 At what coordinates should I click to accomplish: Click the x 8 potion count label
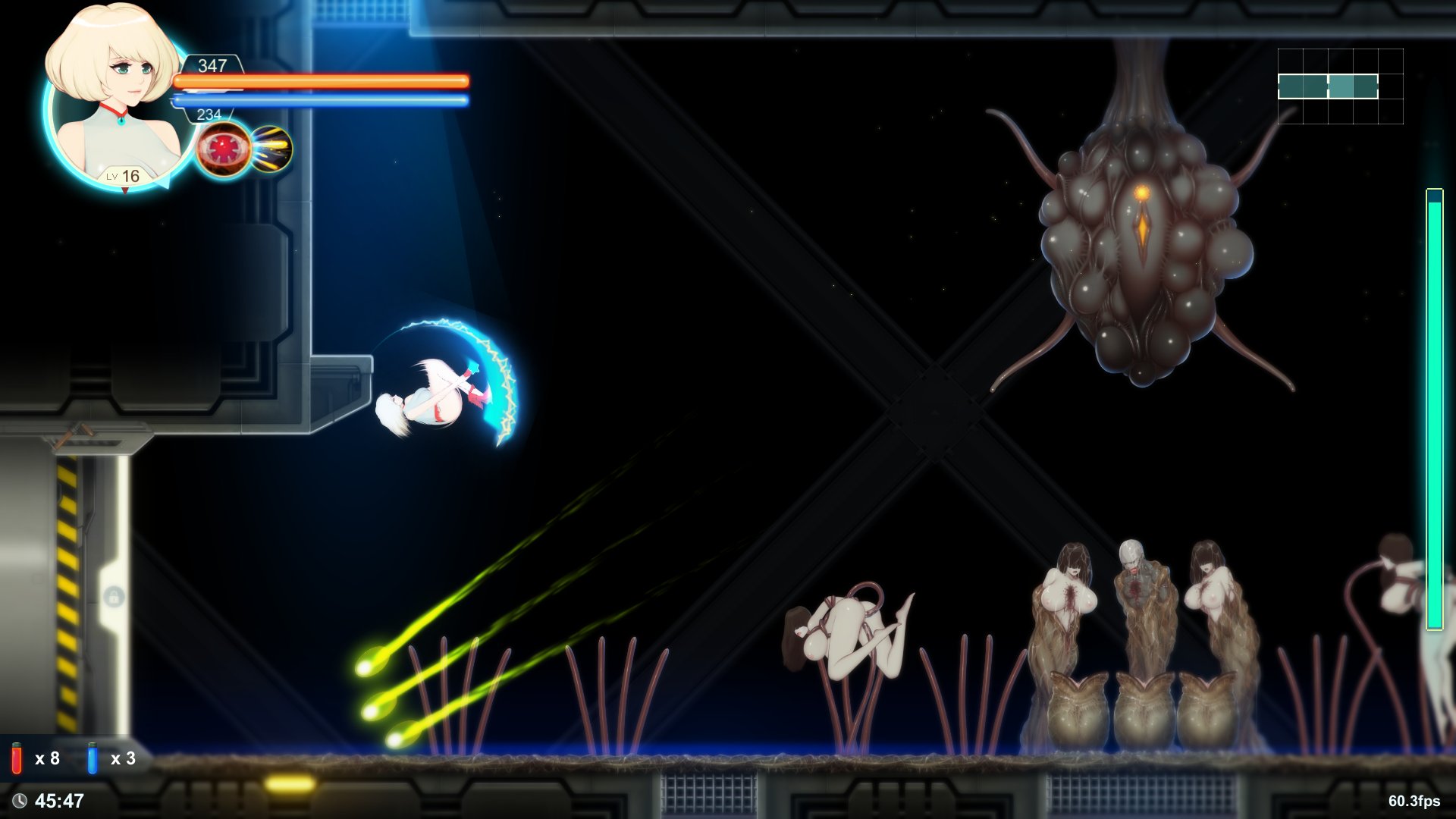(47, 758)
